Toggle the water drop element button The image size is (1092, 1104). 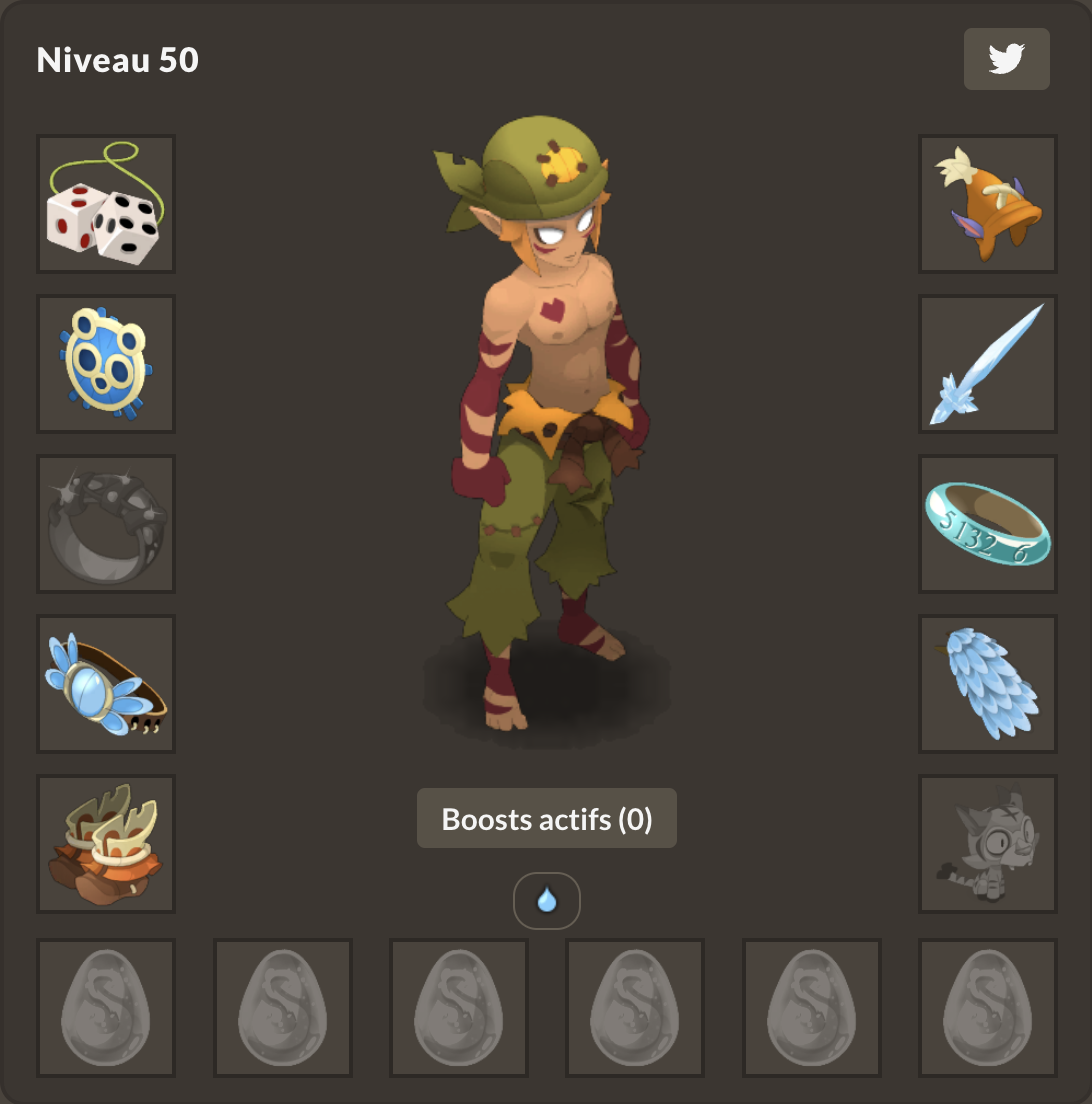547,901
